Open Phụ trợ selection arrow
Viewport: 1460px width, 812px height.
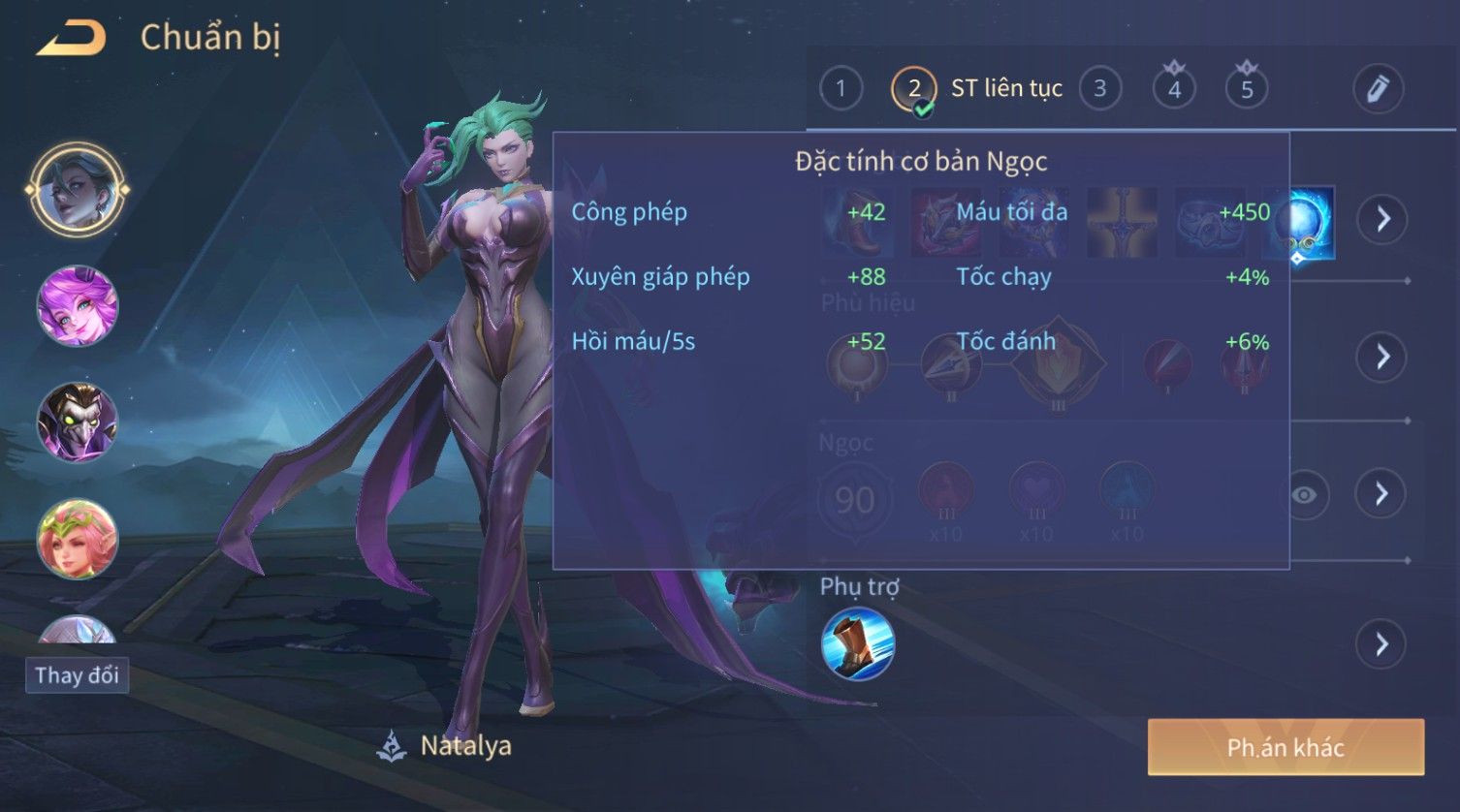[1381, 644]
